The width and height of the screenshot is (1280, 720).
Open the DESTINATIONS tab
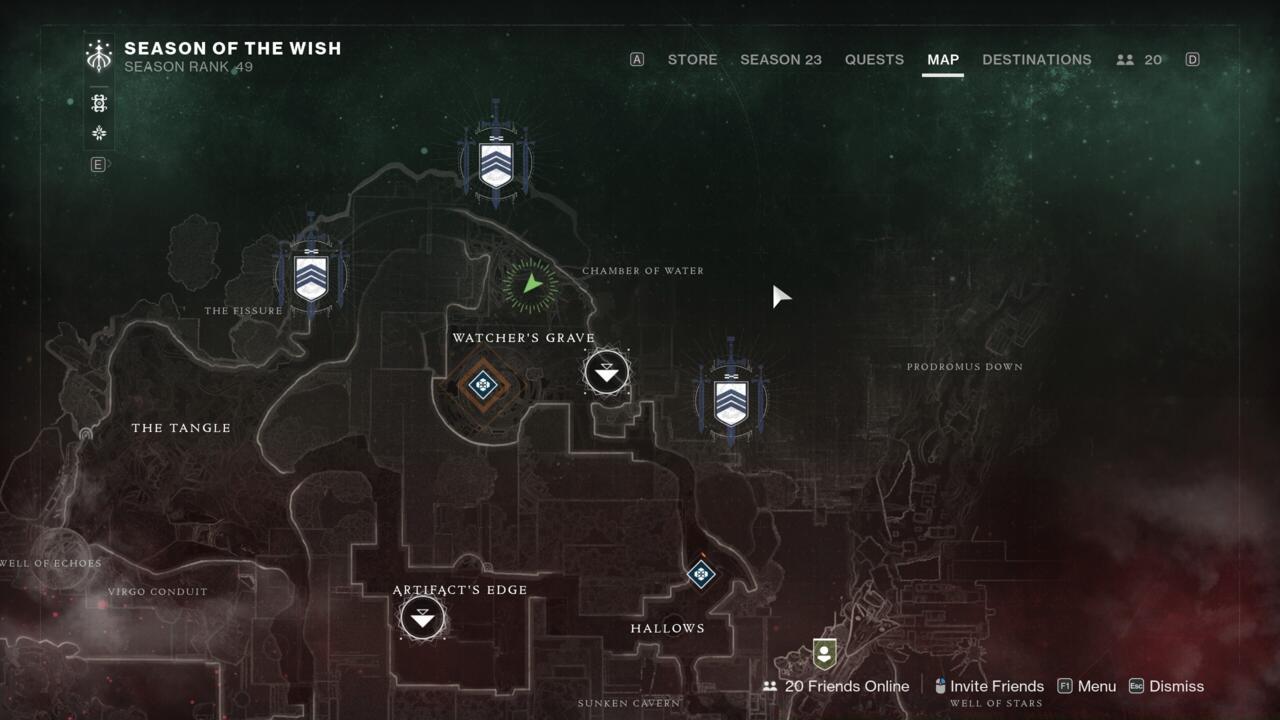coord(1037,59)
